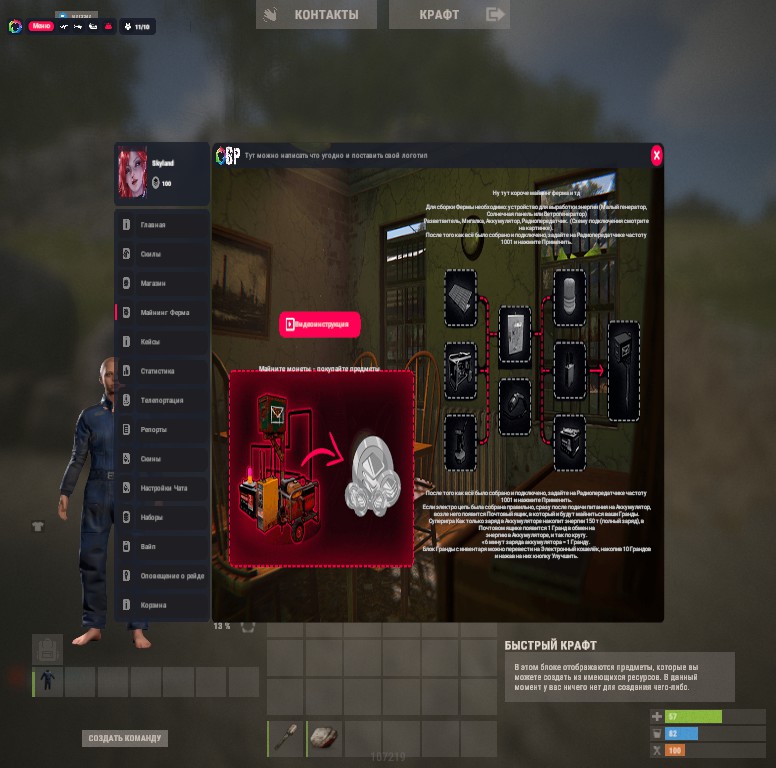This screenshot has height=768, width=776.
Task: Click the Создать команду button
Action: click(125, 738)
